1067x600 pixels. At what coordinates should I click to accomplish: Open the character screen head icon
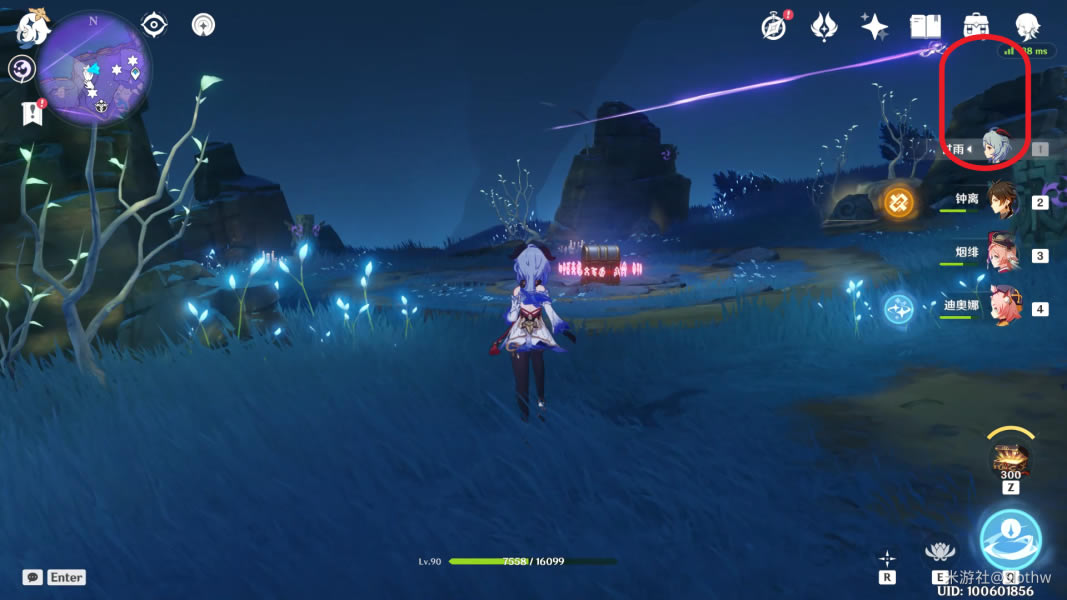click(x=1027, y=27)
